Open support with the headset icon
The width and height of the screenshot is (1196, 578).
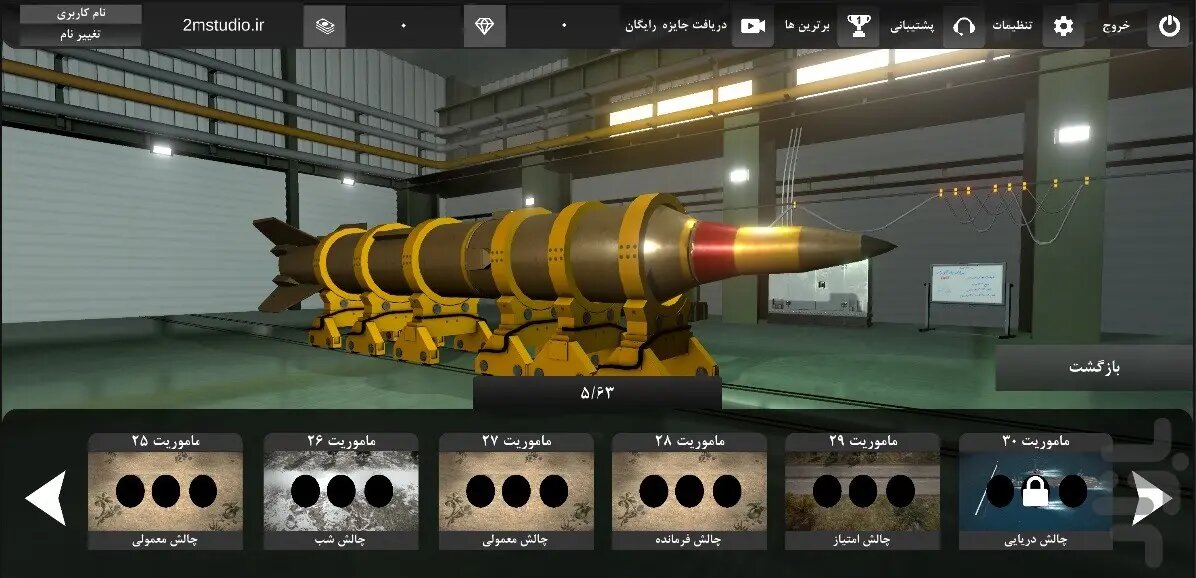[x=964, y=26]
